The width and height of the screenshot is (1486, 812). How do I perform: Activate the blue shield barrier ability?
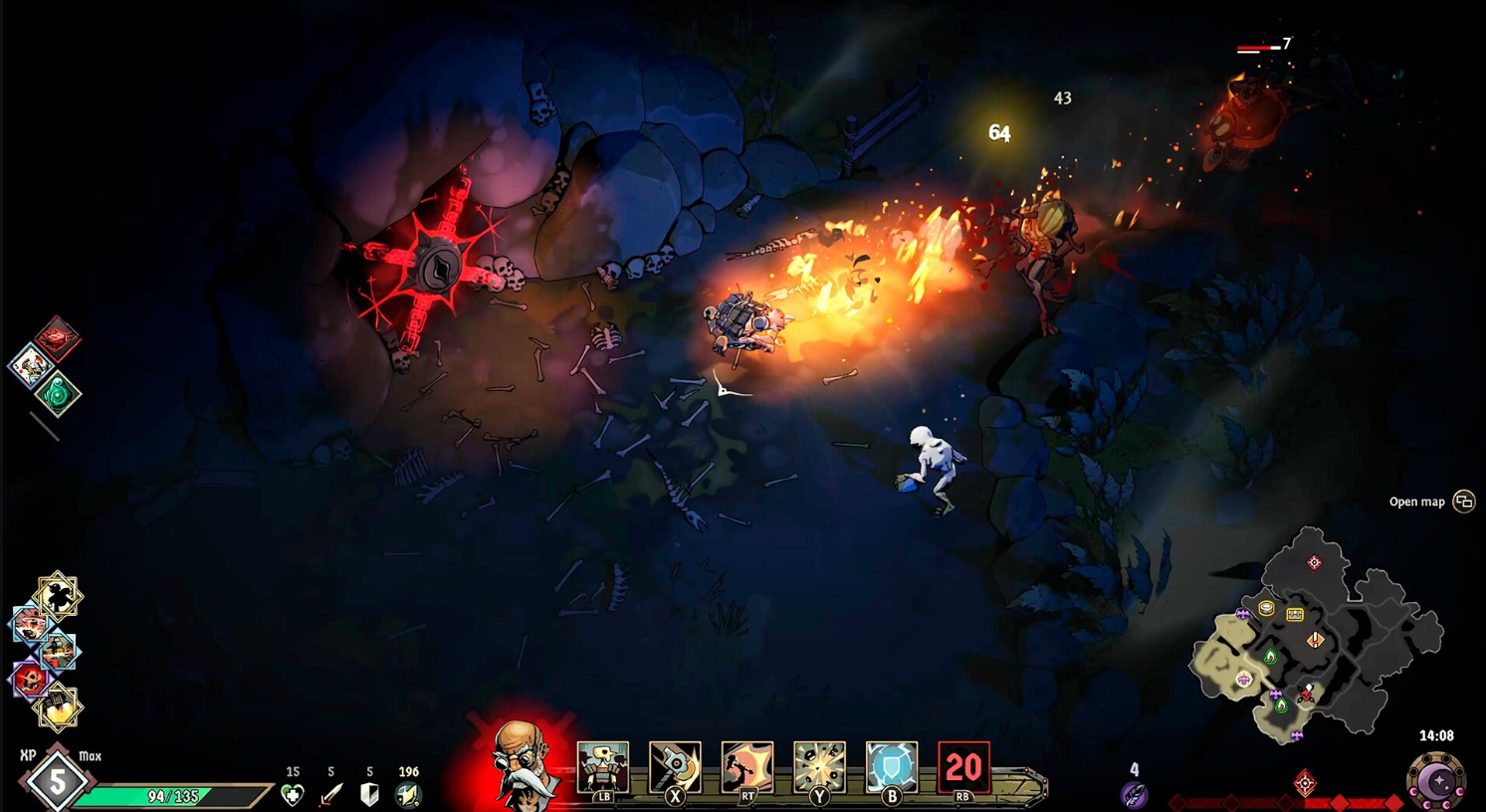(892, 768)
